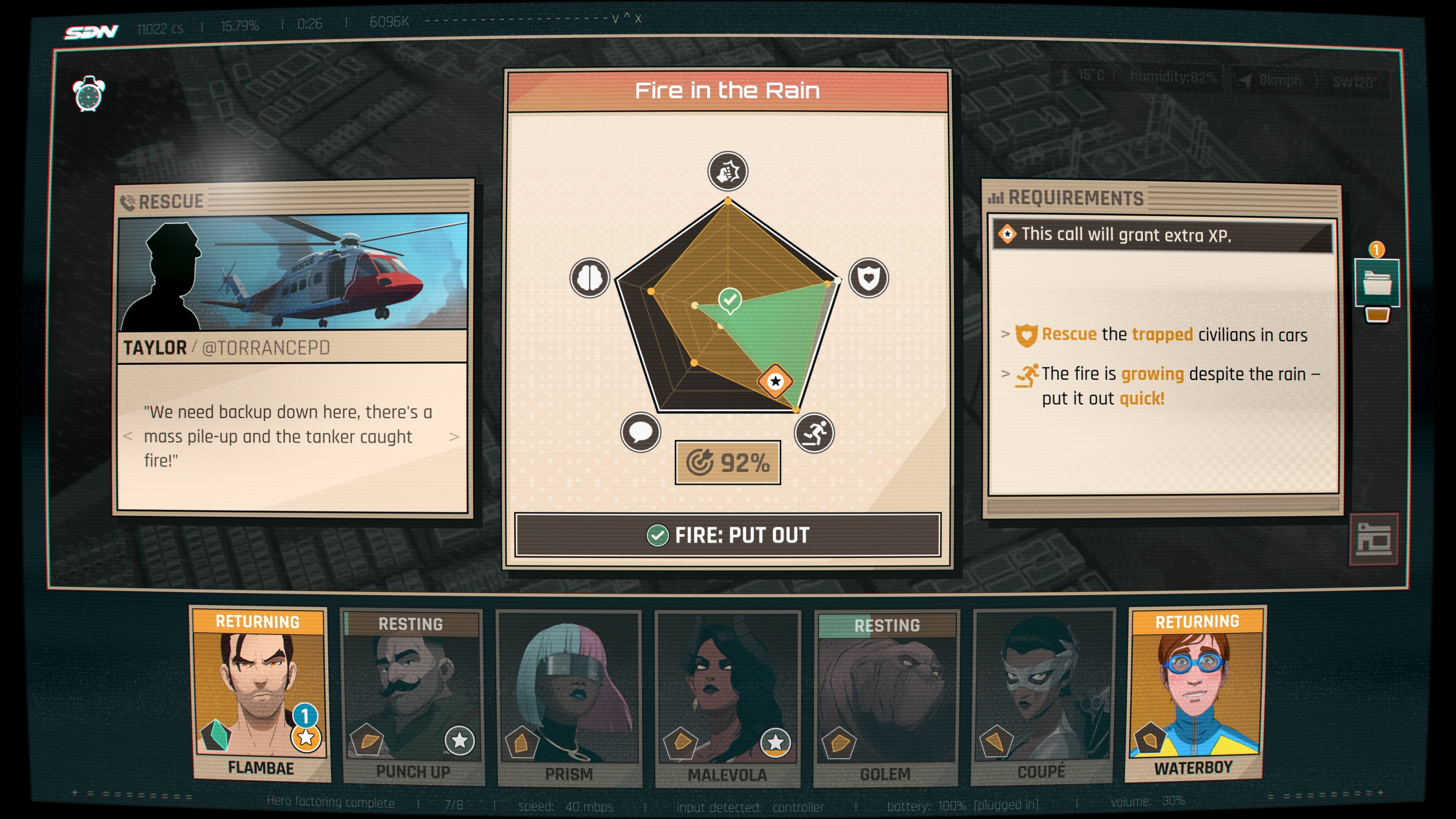This screenshot has height=819, width=1456.
Task: Pick the Waterboy hero card
Action: click(x=1195, y=695)
